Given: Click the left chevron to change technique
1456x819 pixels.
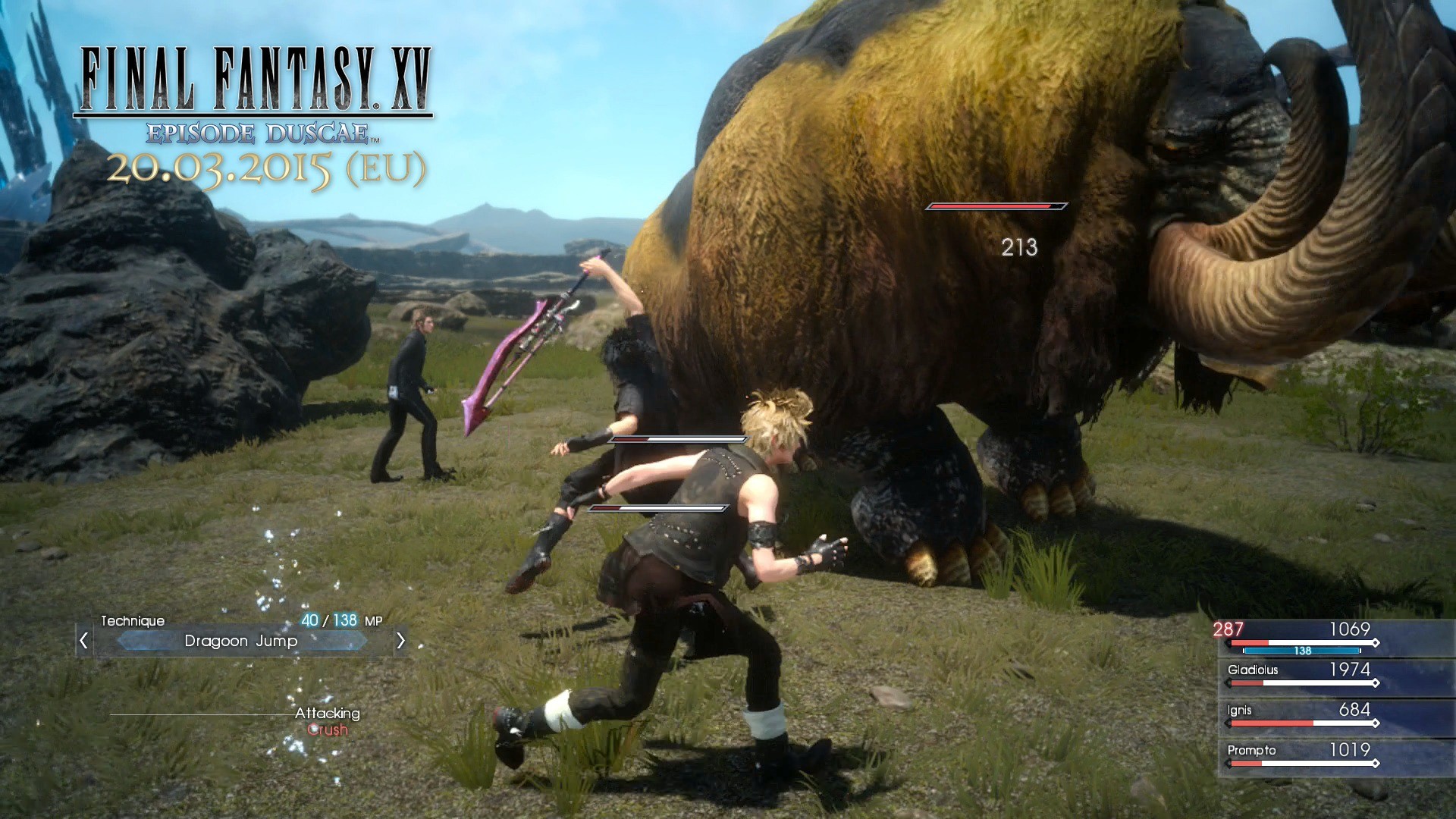Looking at the screenshot, I should point(83,641).
